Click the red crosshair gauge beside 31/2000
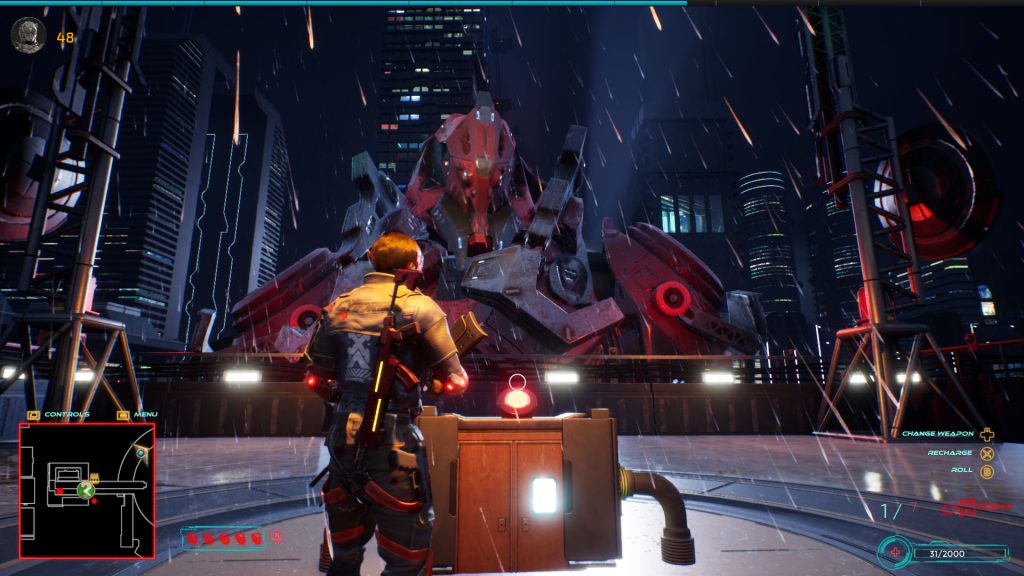 (x=895, y=552)
